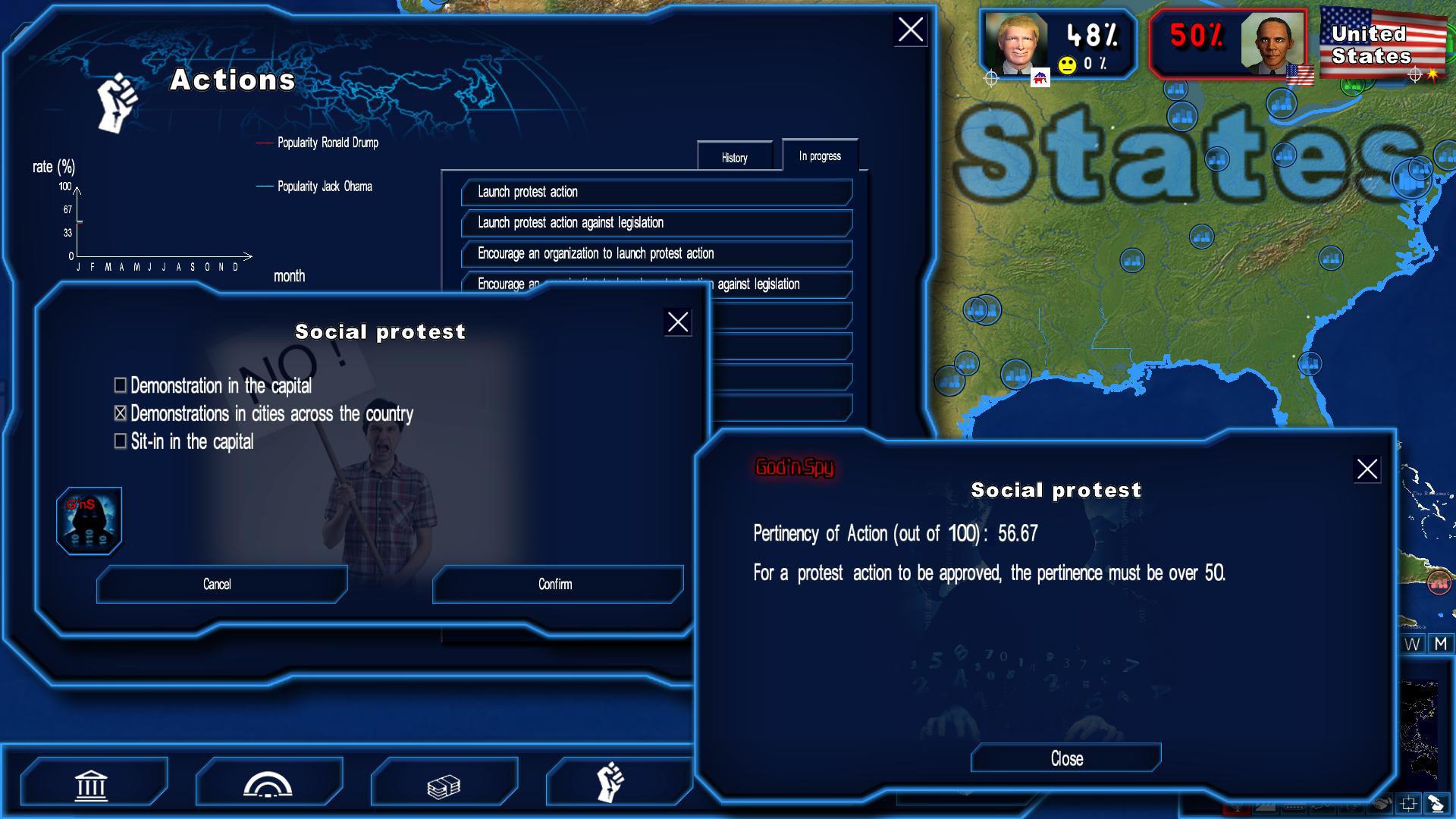Select the In progress tab
Image resolution: width=1456 pixels, height=819 pixels.
click(x=819, y=155)
